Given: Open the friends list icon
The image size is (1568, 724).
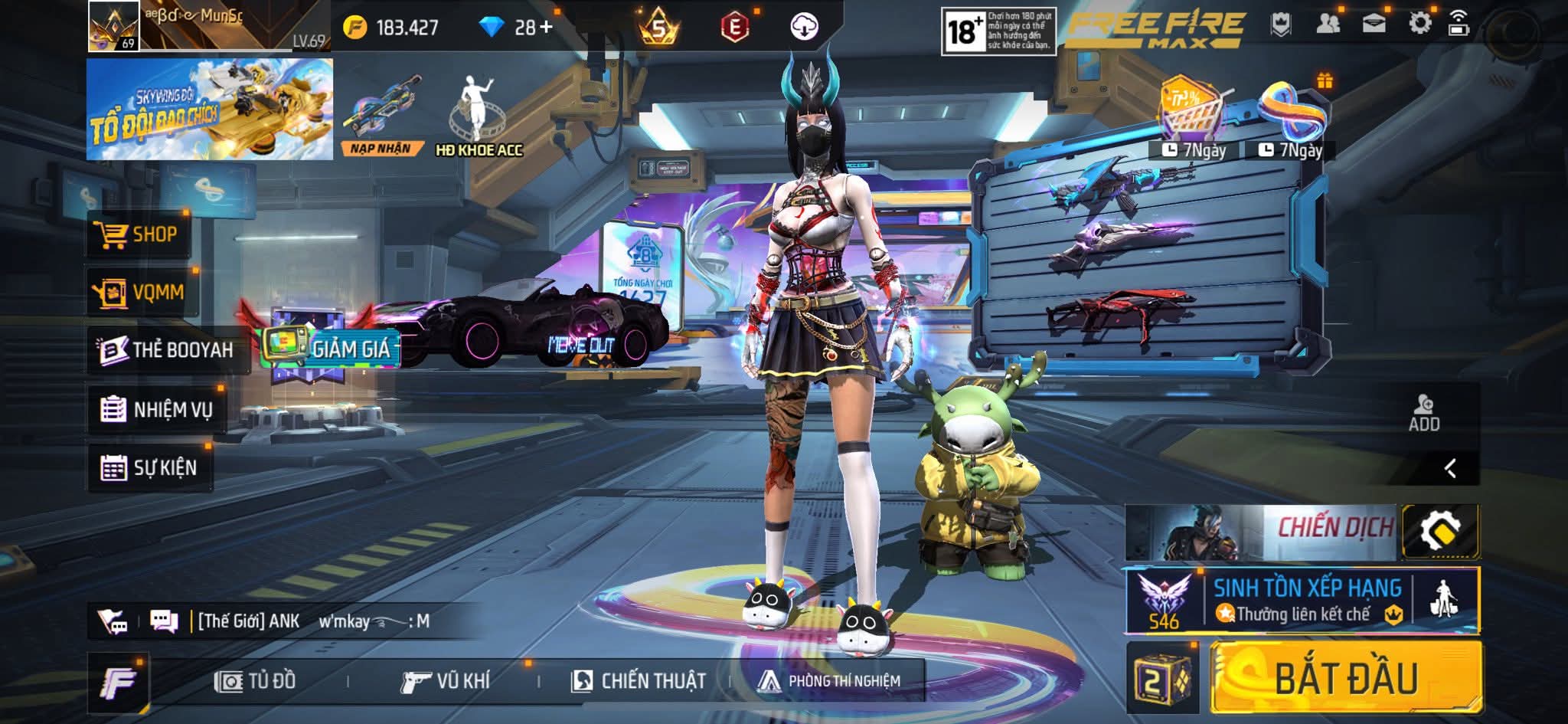Looking at the screenshot, I should click(1328, 24).
